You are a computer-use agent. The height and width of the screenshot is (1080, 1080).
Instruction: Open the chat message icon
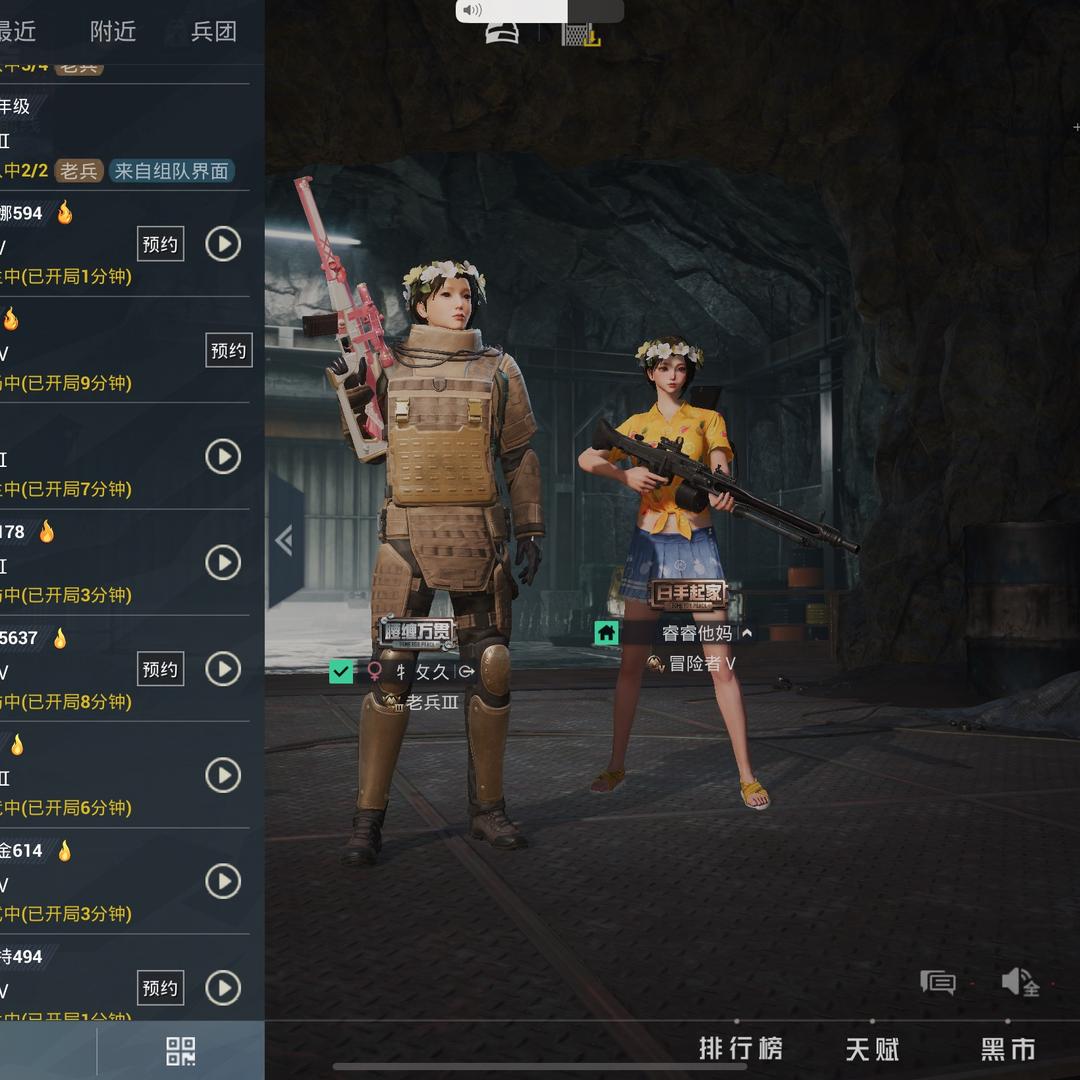click(937, 982)
